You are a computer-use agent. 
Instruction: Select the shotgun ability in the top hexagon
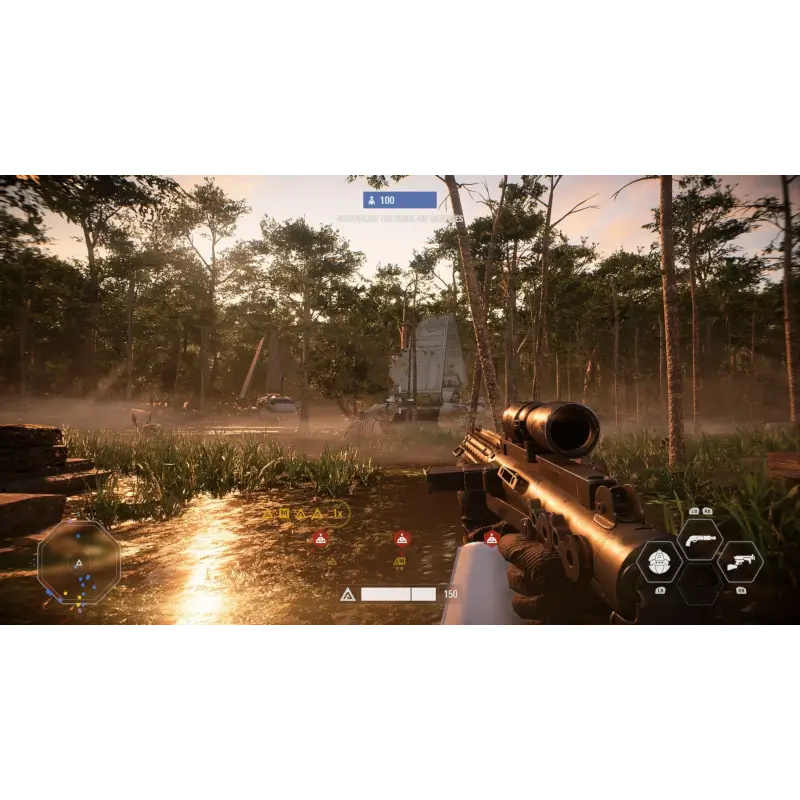tap(699, 540)
